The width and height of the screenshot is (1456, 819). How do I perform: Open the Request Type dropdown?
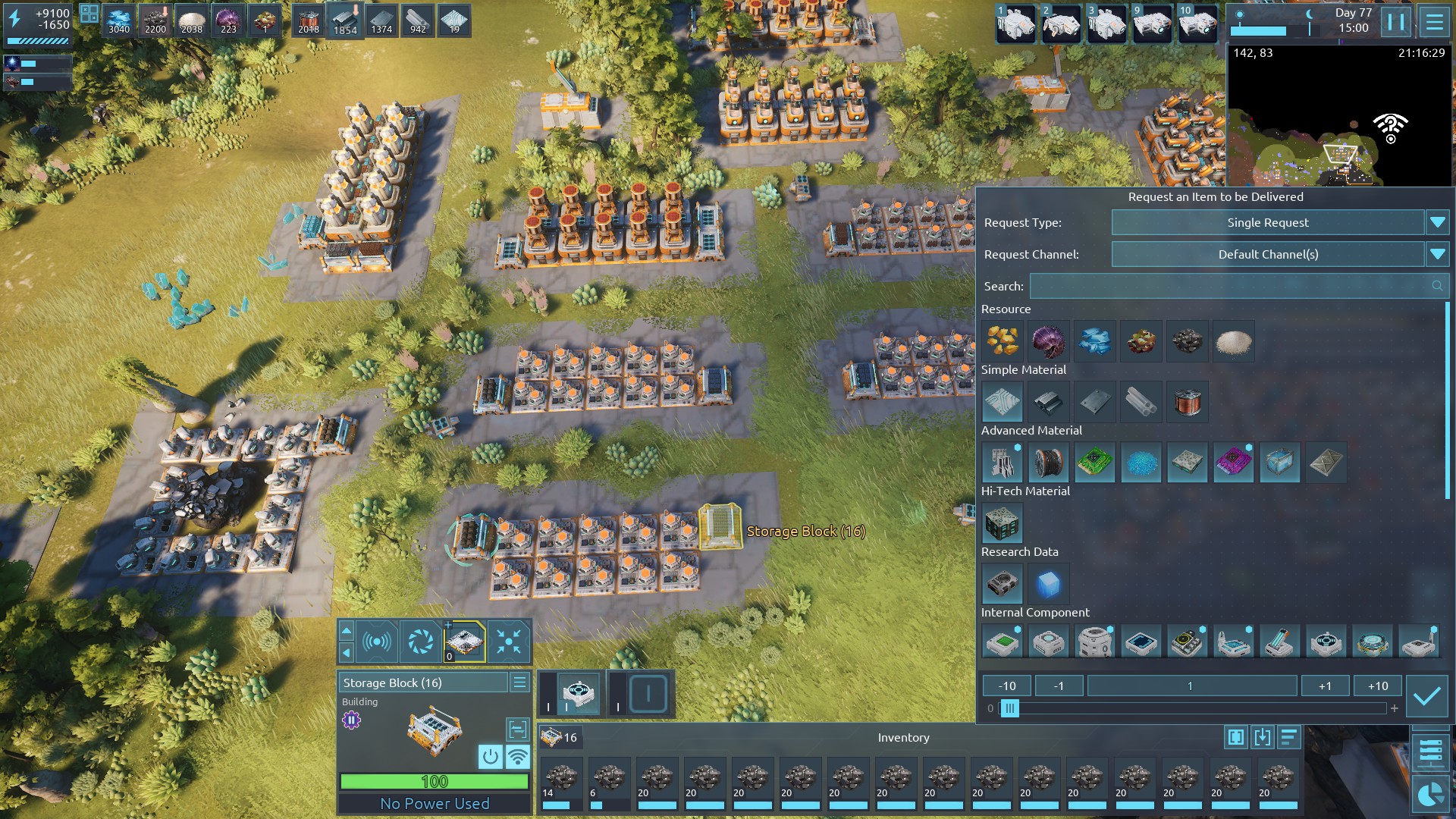click(x=1436, y=223)
